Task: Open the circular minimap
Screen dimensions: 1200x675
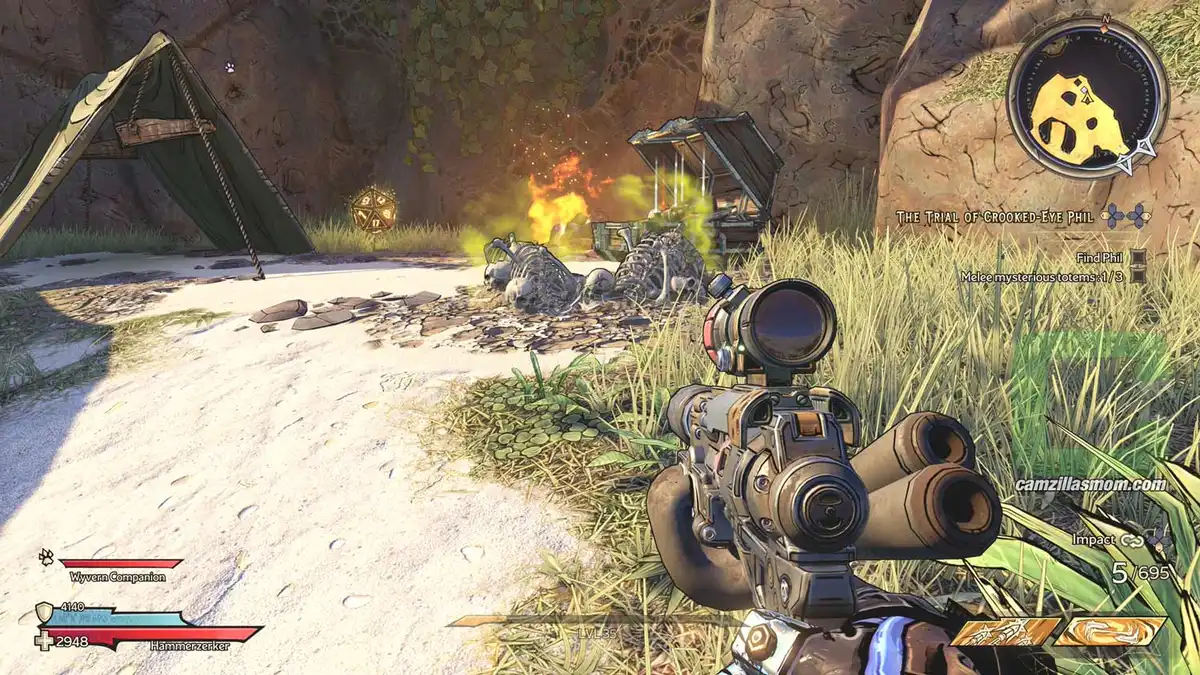Action: [x=1087, y=98]
